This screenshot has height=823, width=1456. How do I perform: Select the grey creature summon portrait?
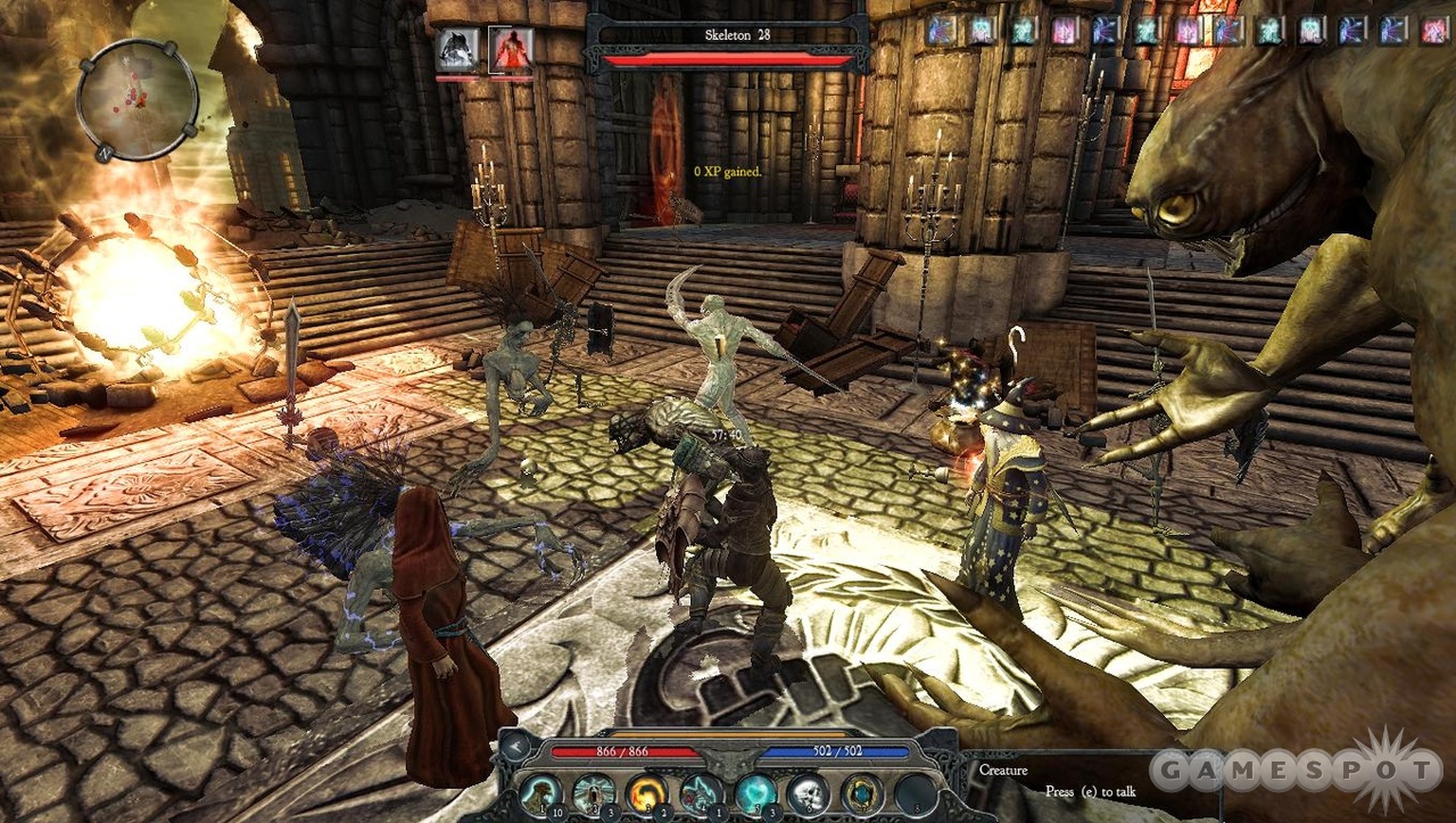(457, 49)
